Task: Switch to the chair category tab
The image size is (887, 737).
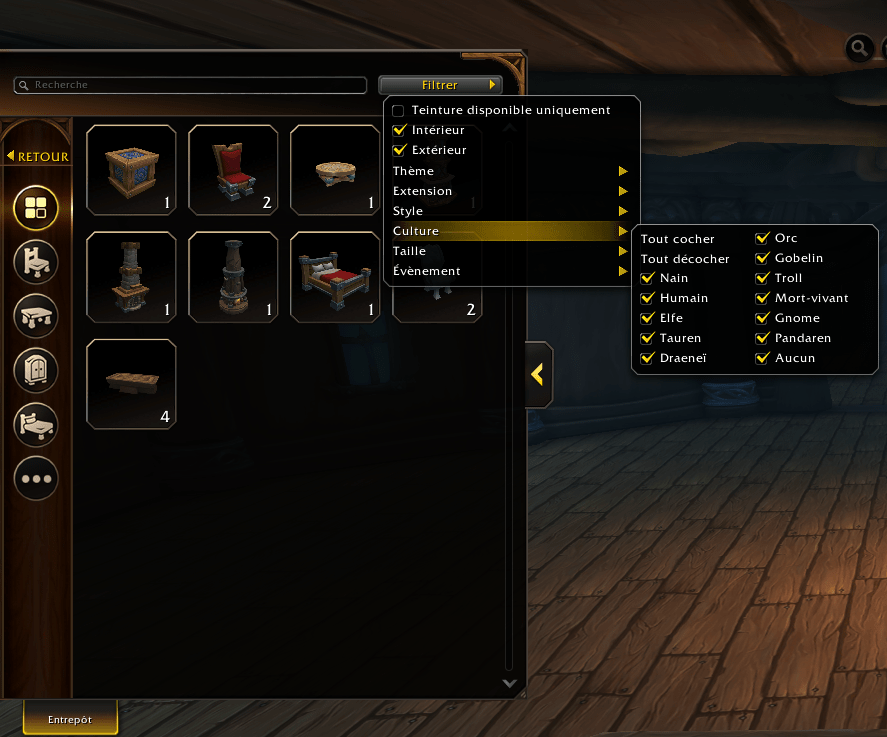Action: click(x=36, y=263)
